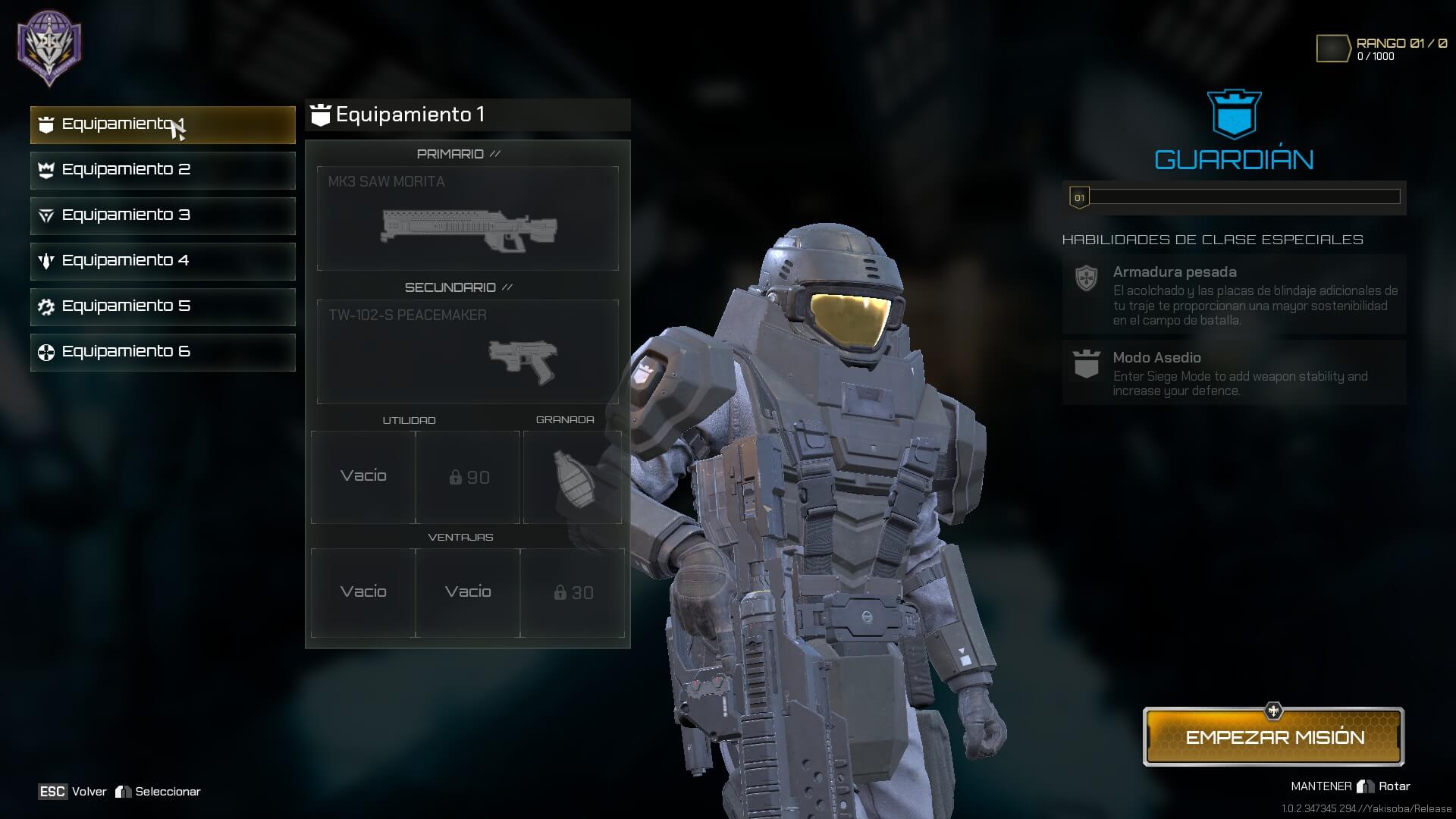This screenshot has width=1456, height=819.
Task: Choose the Equipamiento 2 loadout
Action: pyautogui.click(x=162, y=170)
